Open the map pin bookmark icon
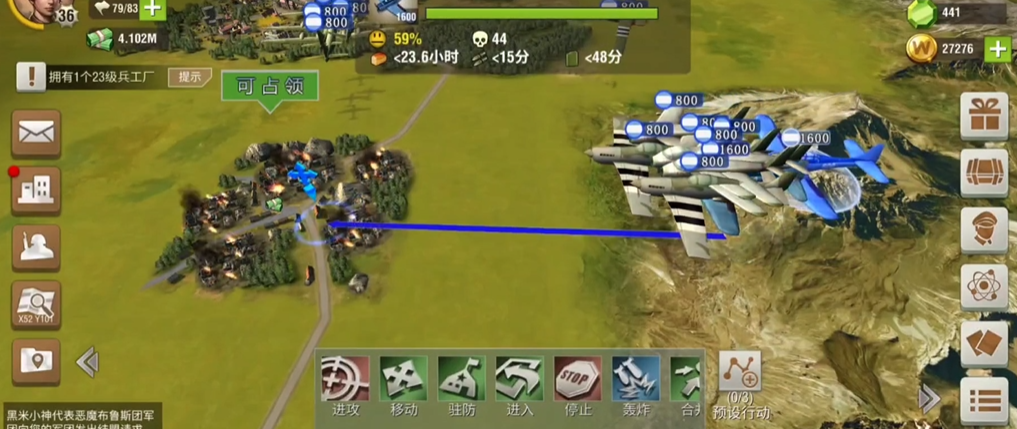Image resolution: width=1017 pixels, height=429 pixels. pos(36,361)
